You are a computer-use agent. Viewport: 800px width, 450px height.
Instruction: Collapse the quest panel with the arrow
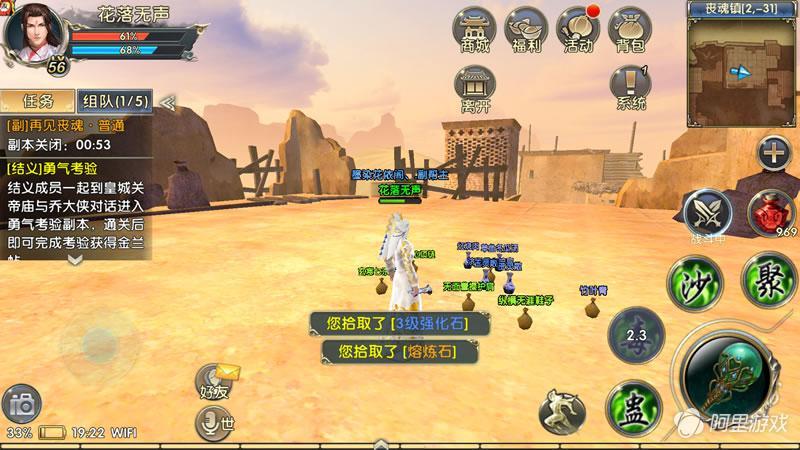pyautogui.click(x=168, y=101)
